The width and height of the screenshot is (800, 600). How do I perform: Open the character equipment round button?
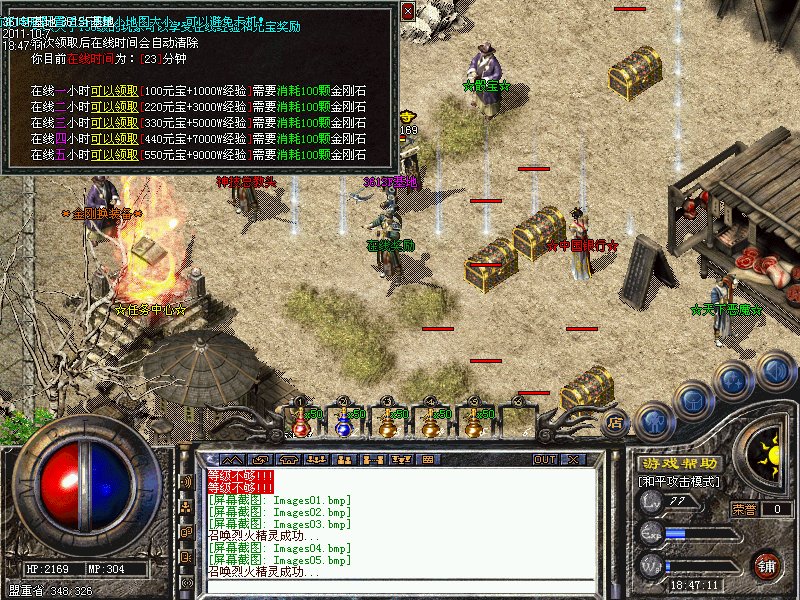click(653, 420)
